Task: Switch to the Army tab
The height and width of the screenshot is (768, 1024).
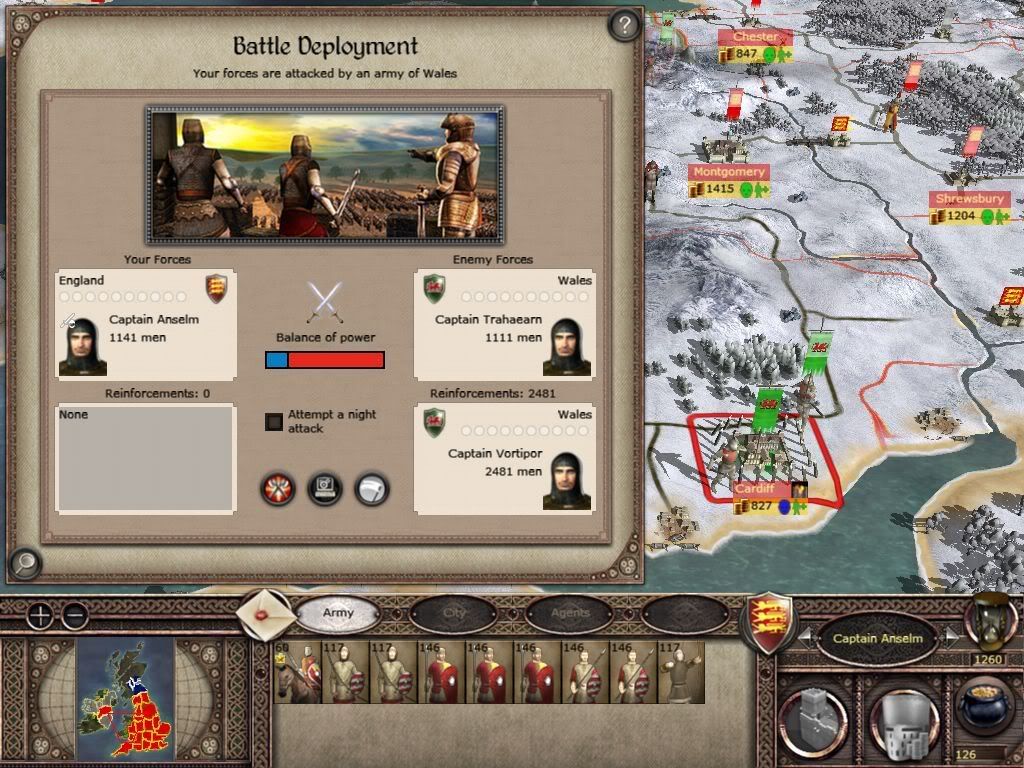Action: pos(338,613)
